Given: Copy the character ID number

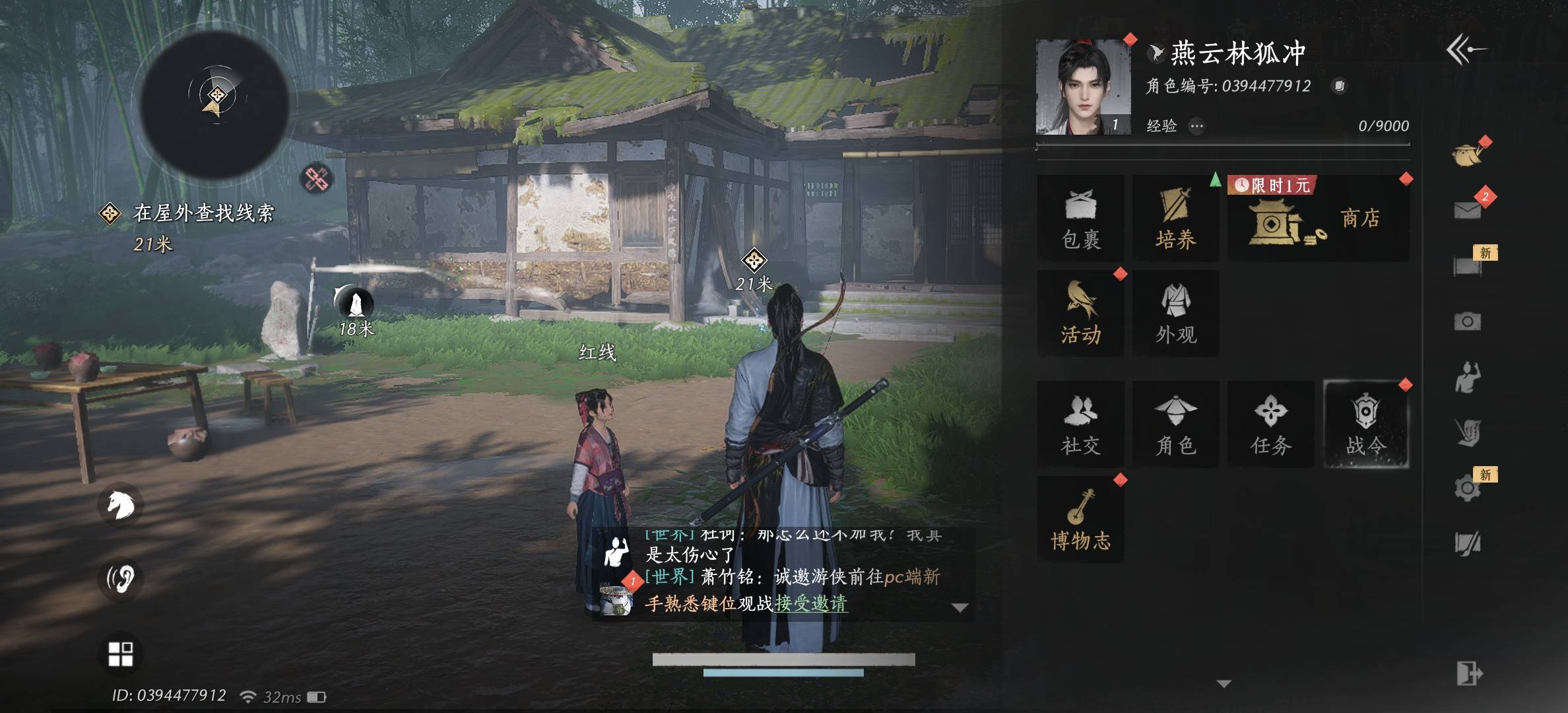Looking at the screenshot, I should click(1339, 86).
